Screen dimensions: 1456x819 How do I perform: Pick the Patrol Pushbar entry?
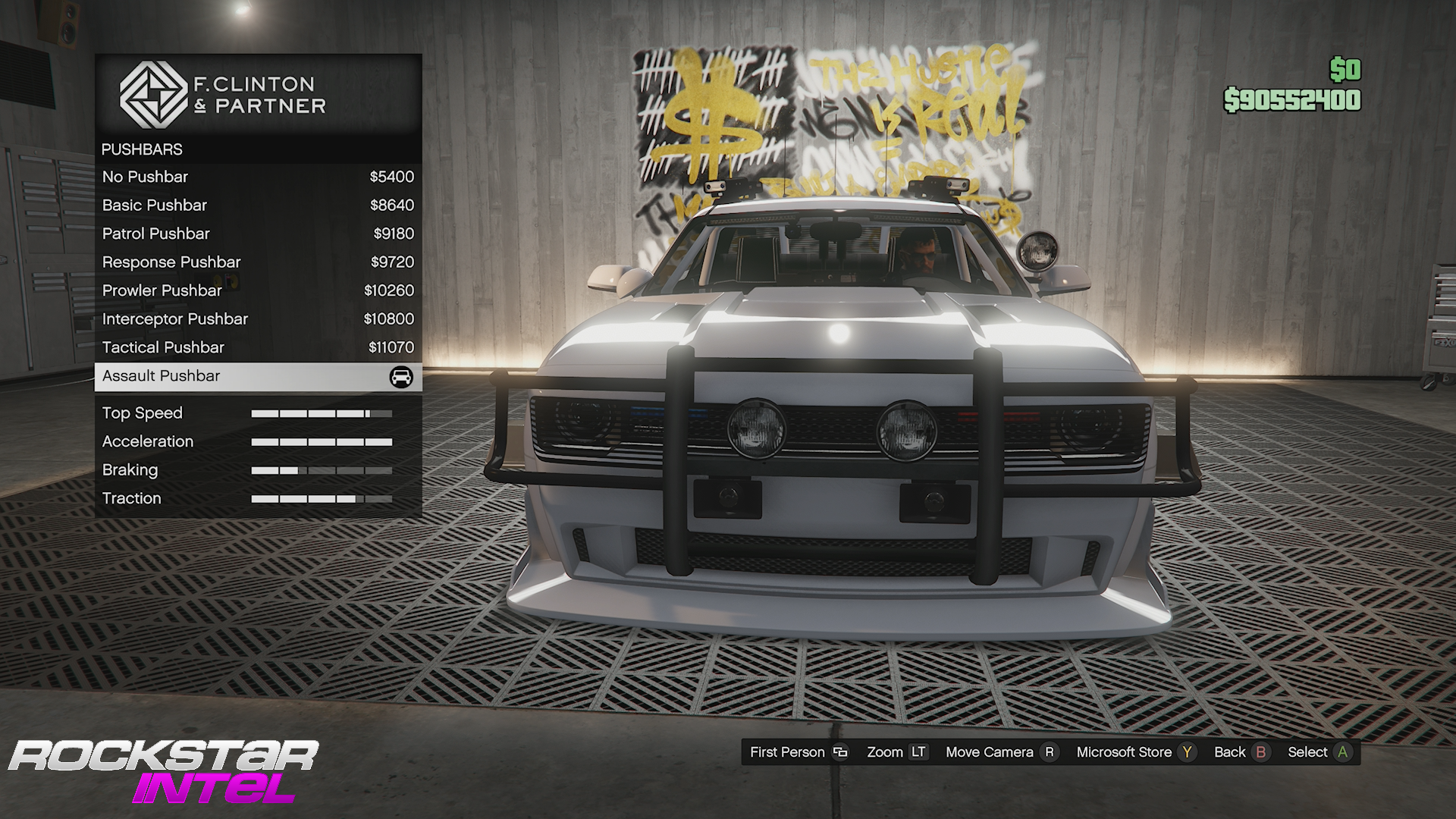click(x=258, y=234)
